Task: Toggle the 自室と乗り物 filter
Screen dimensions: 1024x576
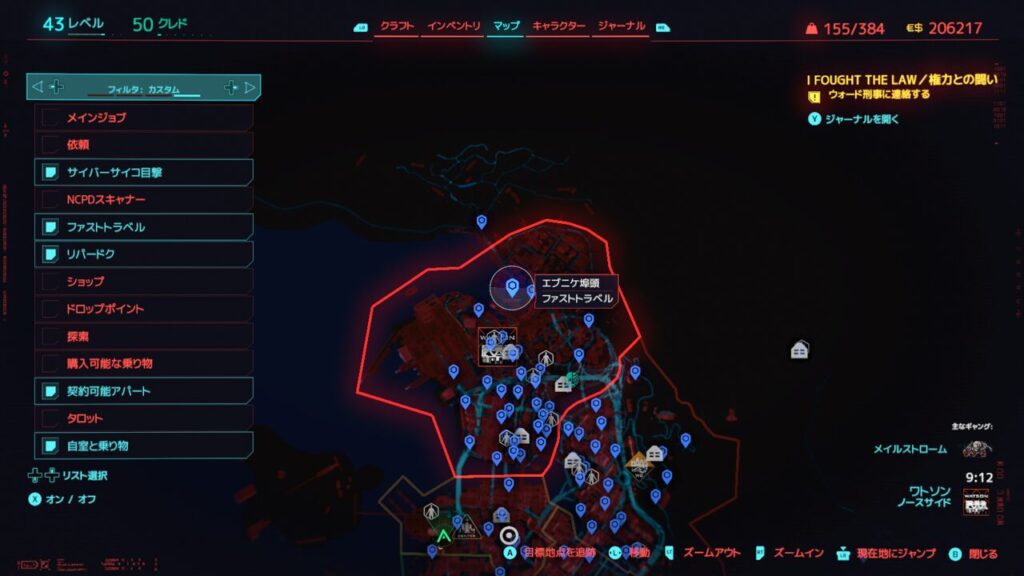Action: (144, 445)
